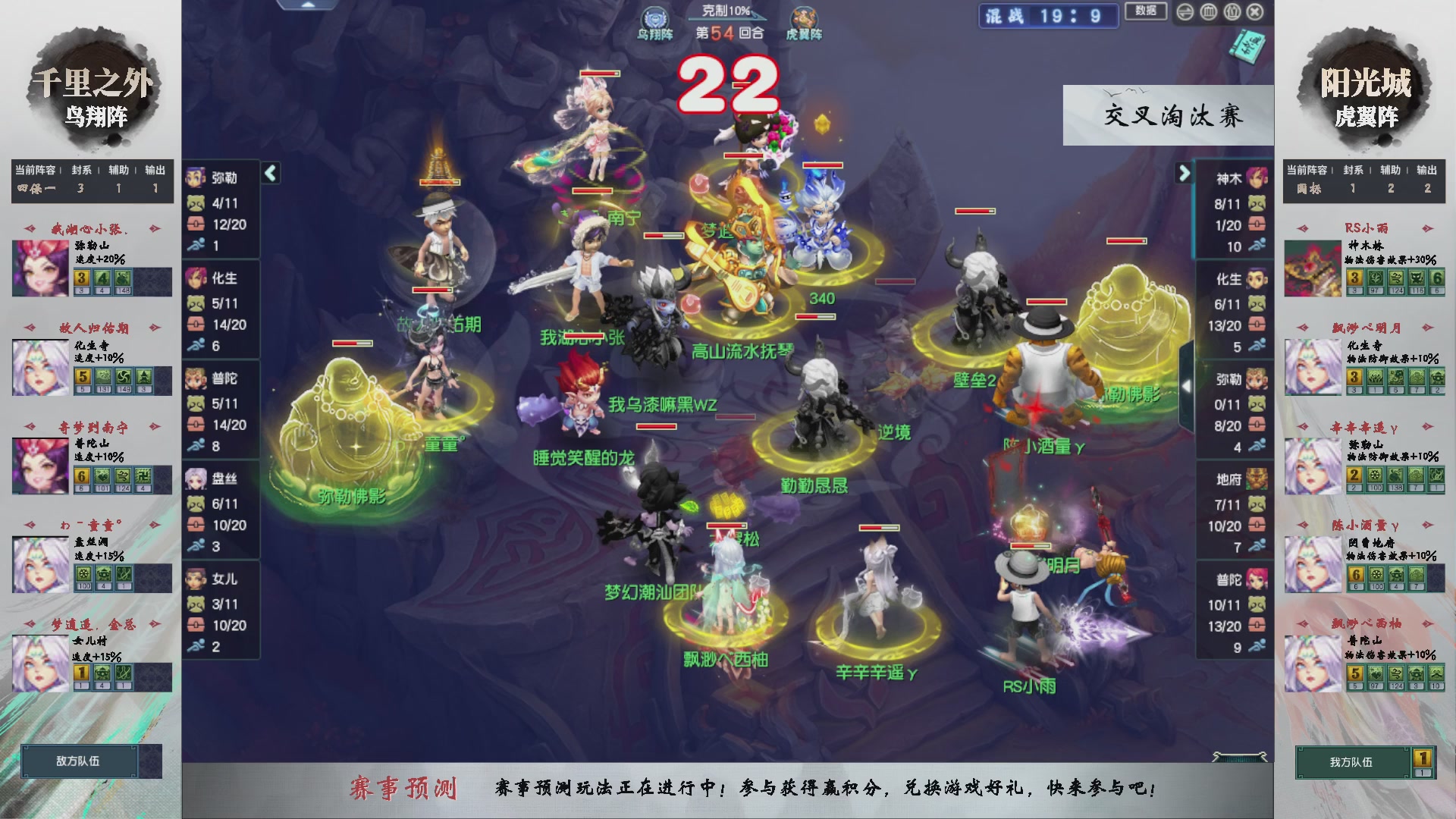Click the 鸟翔阵 formation emblem at top
The width and height of the screenshot is (1456, 819).
point(656,18)
